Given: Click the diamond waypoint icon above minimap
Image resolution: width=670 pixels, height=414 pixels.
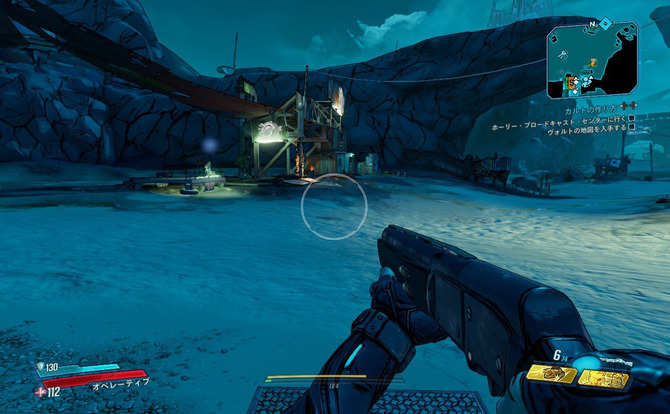Looking at the screenshot, I should [605, 22].
